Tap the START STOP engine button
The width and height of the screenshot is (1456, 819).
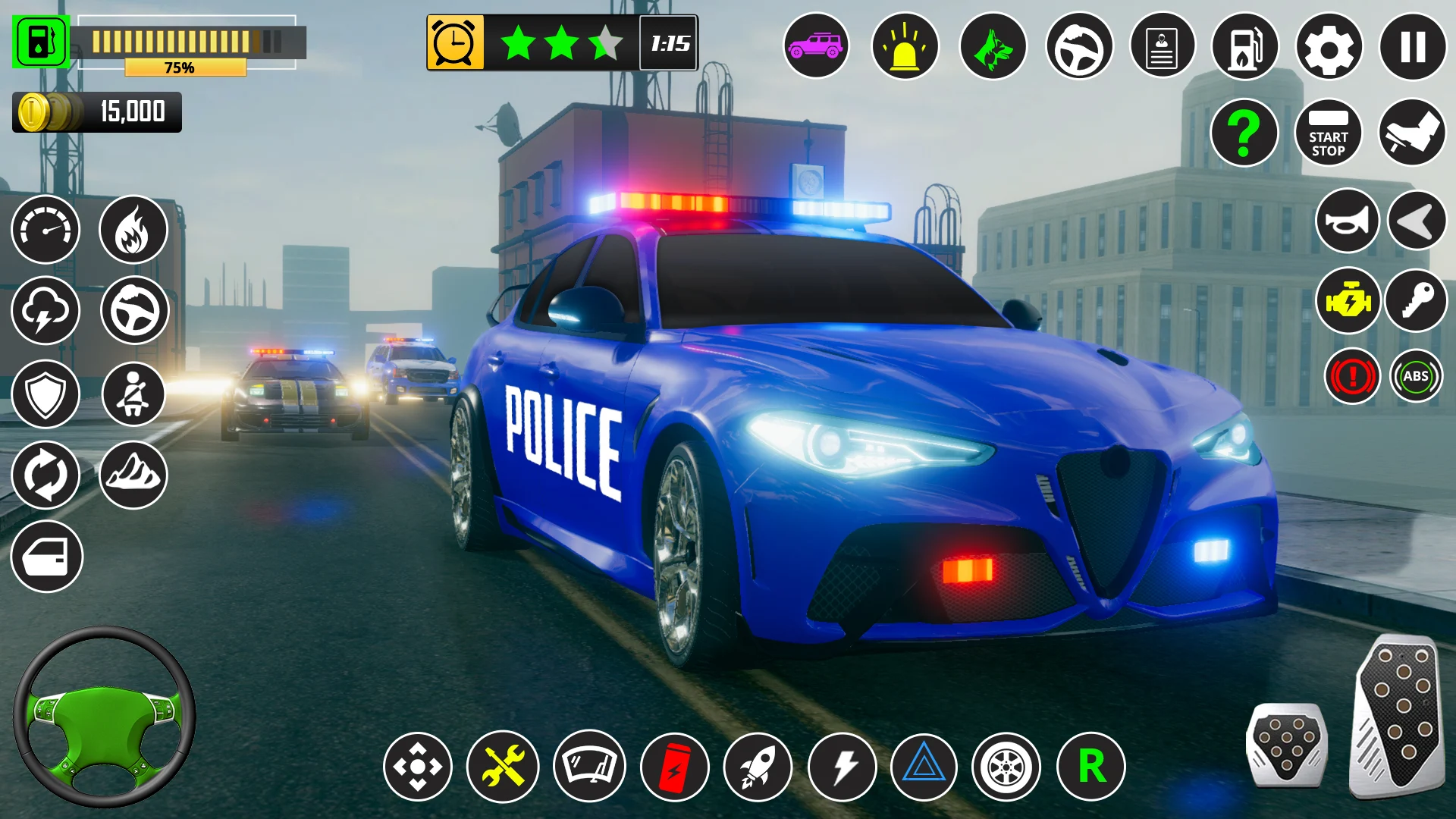(1329, 133)
